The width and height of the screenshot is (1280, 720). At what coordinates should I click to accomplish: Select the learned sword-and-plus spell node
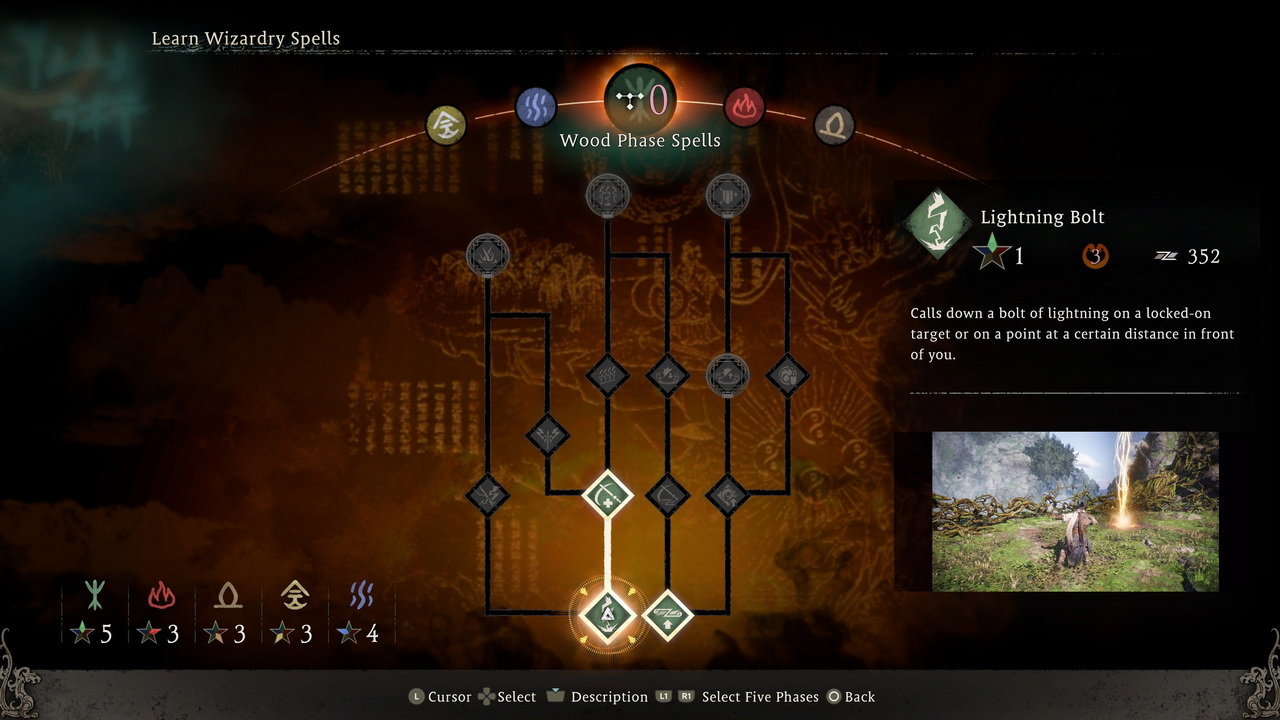click(x=607, y=494)
